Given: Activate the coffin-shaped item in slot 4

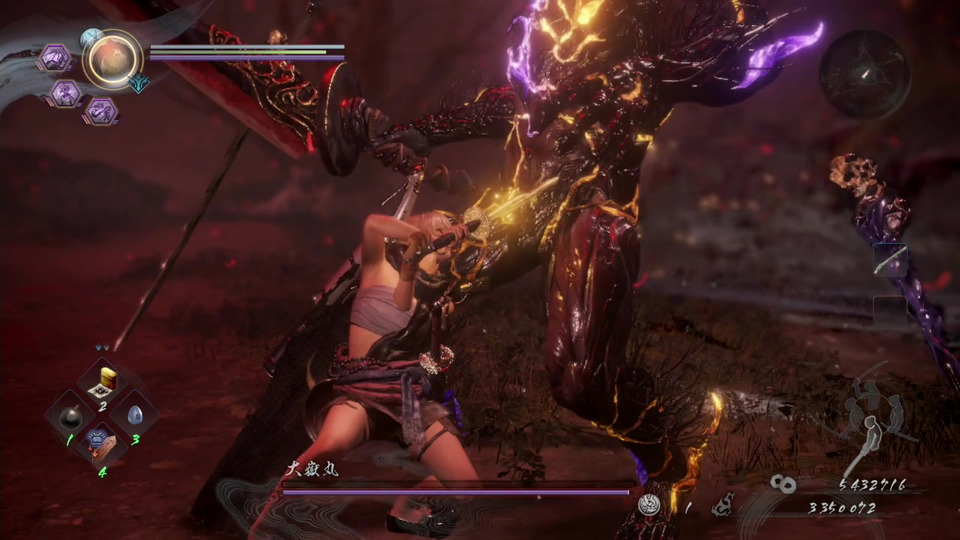Looking at the screenshot, I should pyautogui.click(x=101, y=440).
